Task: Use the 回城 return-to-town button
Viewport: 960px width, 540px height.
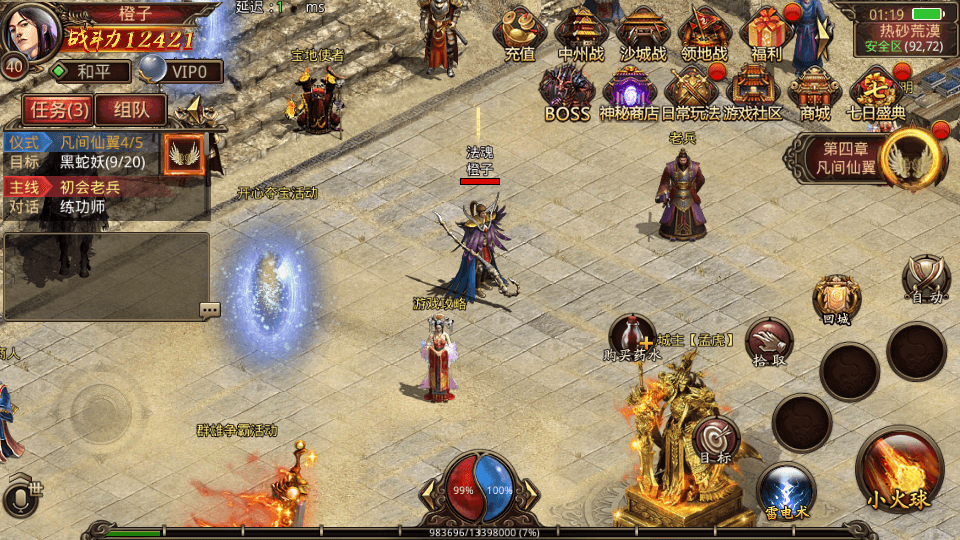Action: click(836, 299)
